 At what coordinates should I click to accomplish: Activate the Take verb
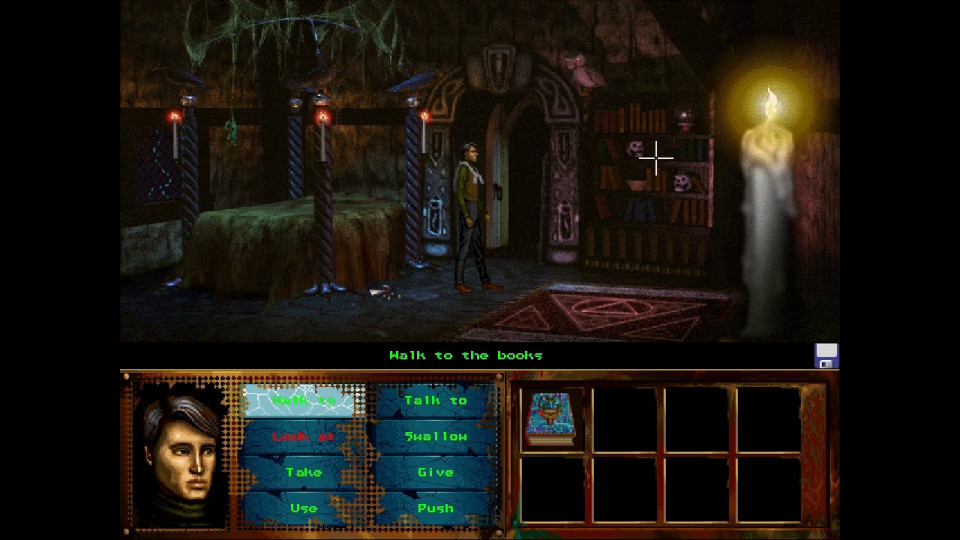pos(303,472)
